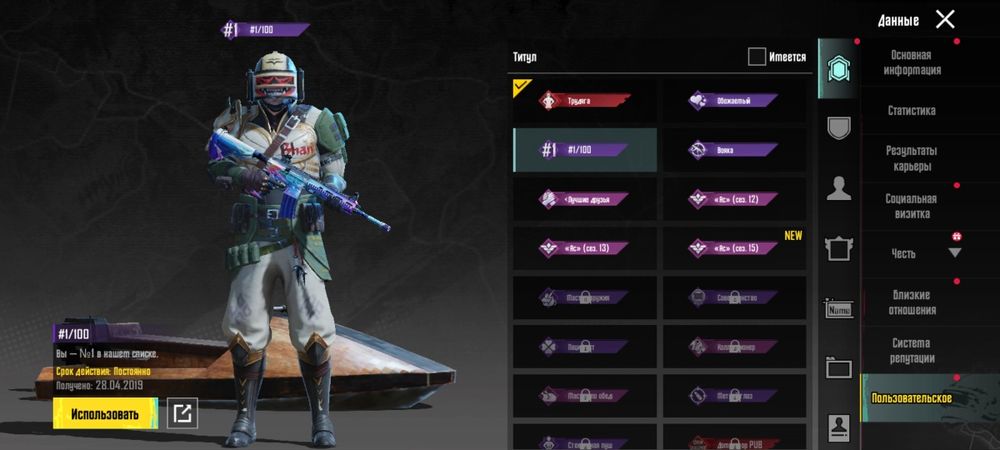
Task: Go to Близкие отношения
Action: 911,302
